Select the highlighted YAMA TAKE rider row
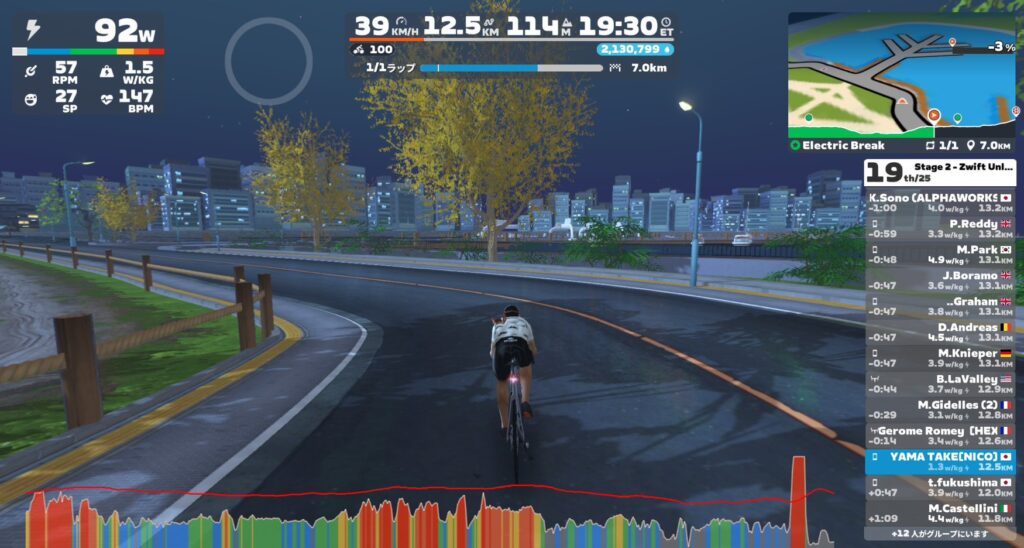1024x548 pixels. tap(939, 461)
